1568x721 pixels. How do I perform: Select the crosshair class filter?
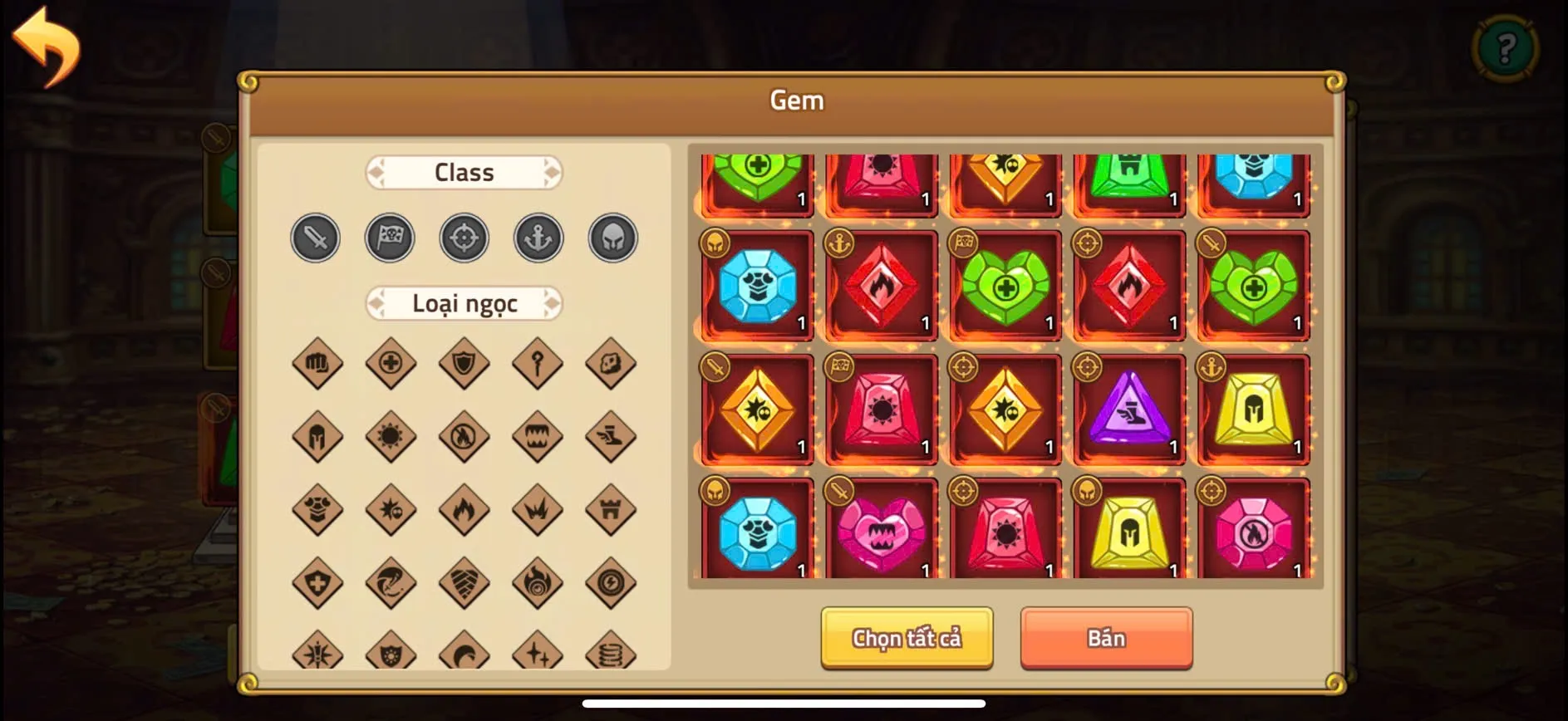coord(464,238)
